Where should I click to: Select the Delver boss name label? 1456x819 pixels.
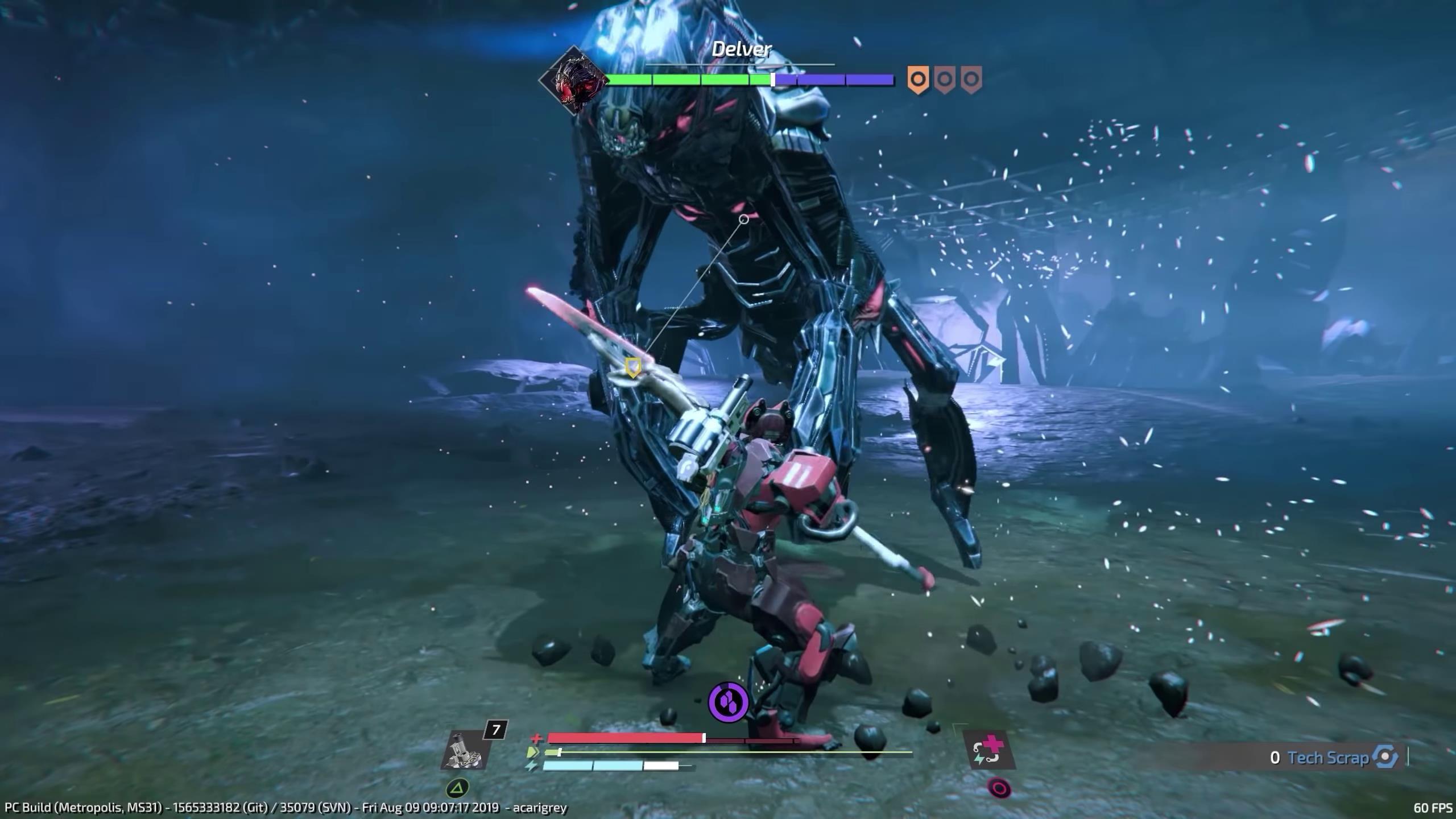coord(742,49)
